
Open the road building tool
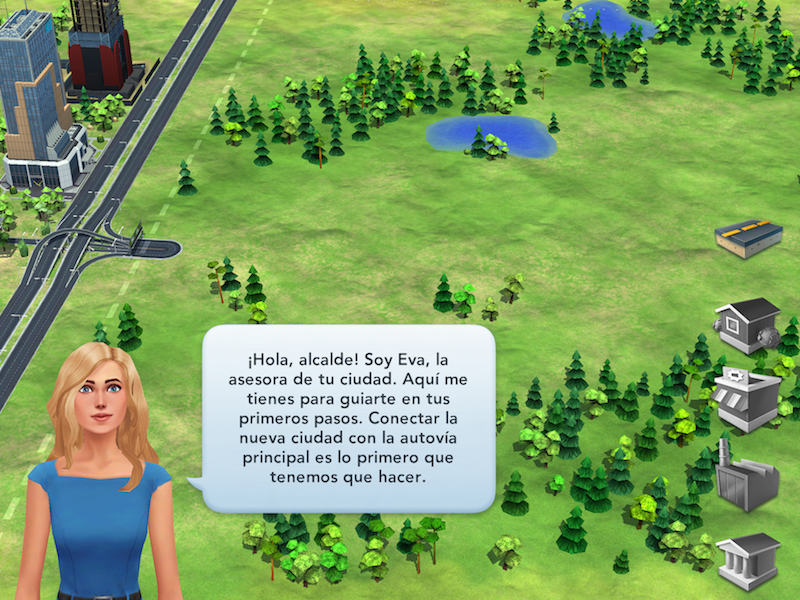(748, 238)
